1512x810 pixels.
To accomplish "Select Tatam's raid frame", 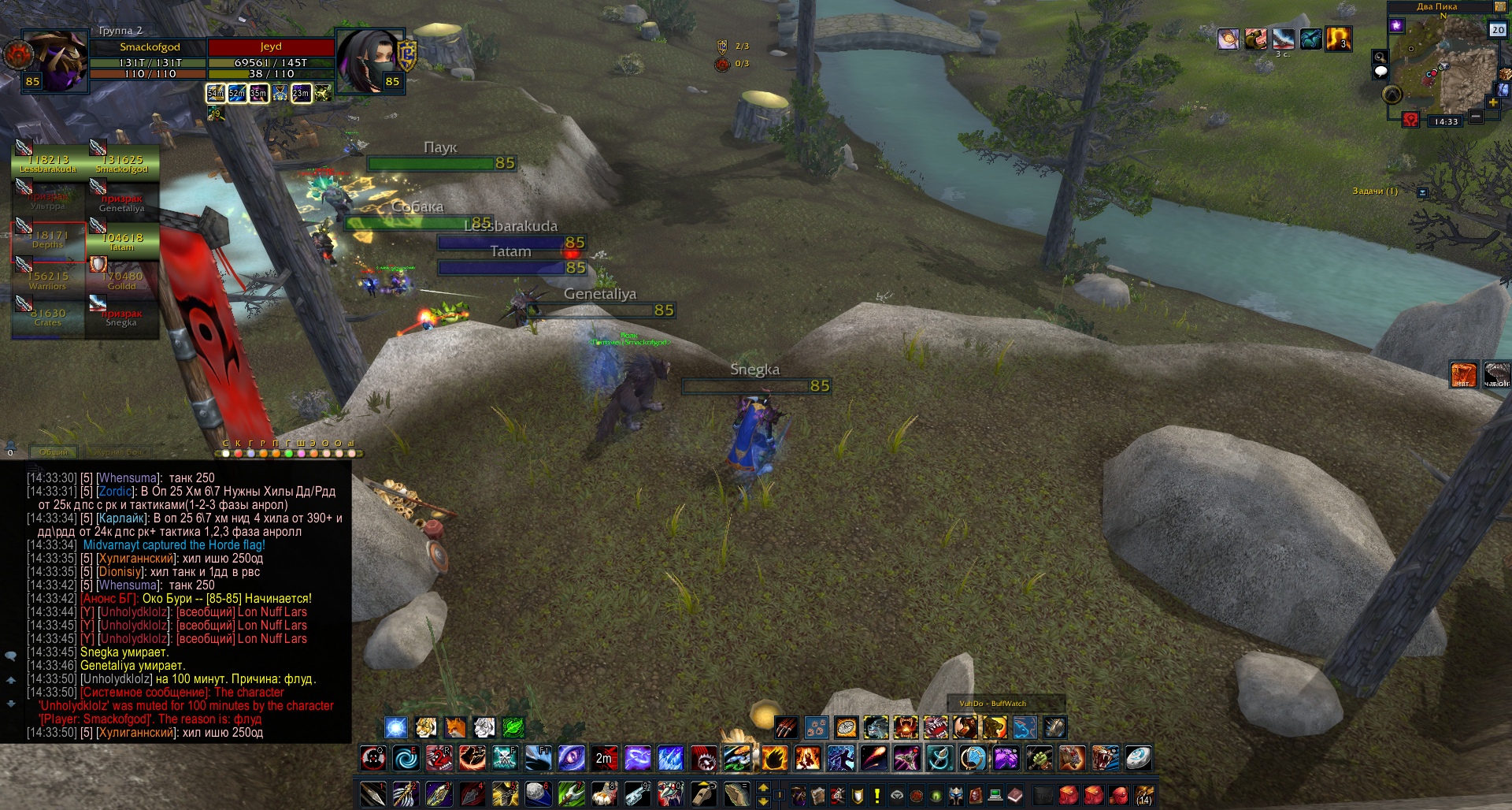I will click(x=122, y=240).
